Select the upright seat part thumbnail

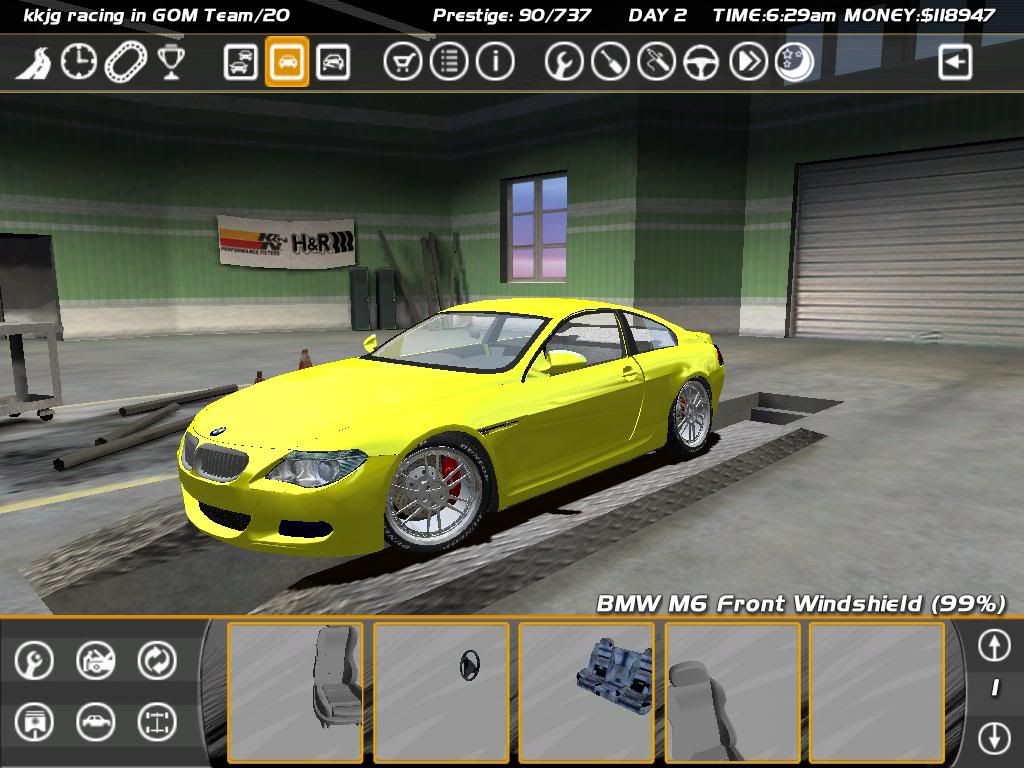295,692
